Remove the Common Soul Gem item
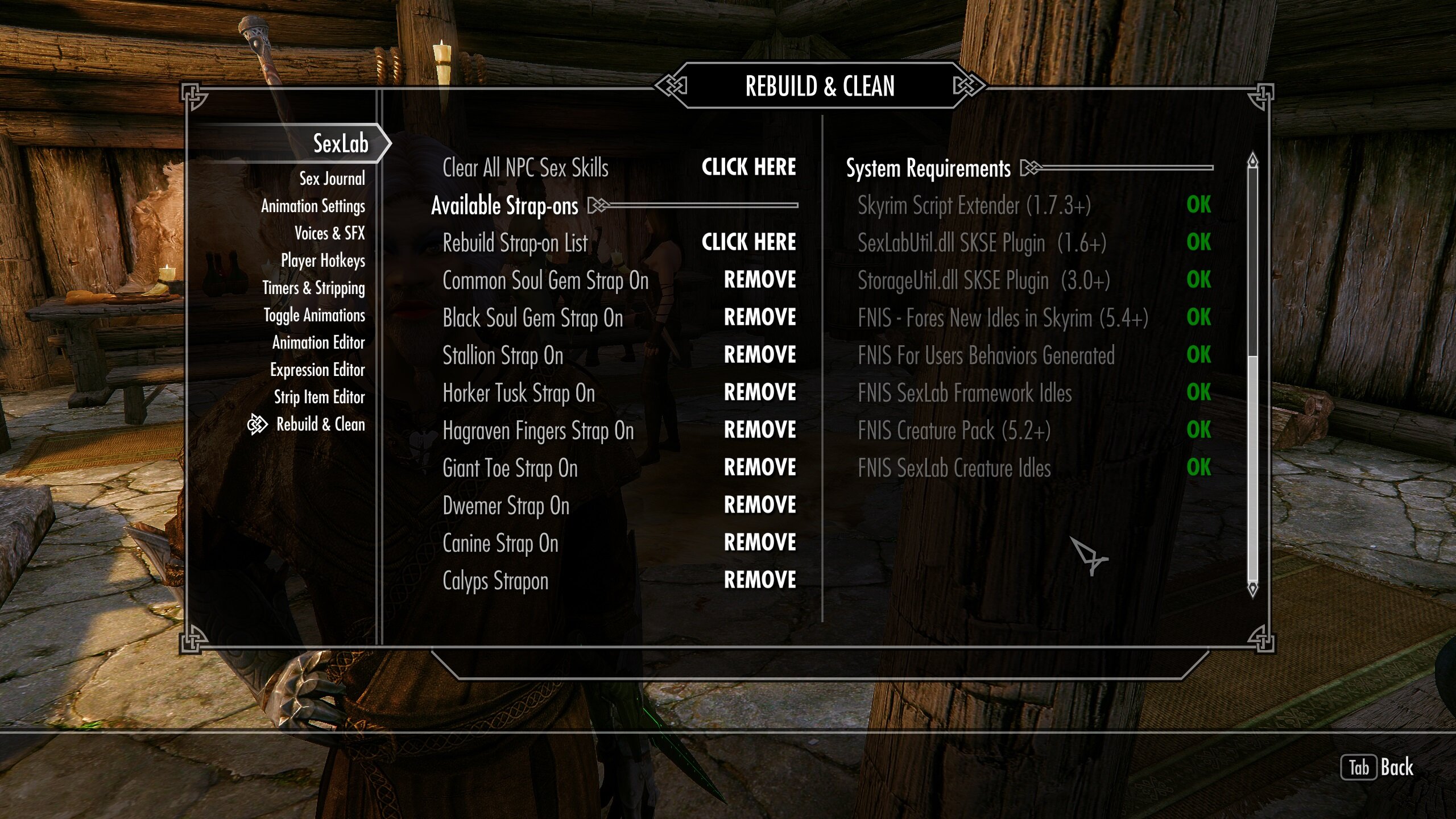 [760, 280]
